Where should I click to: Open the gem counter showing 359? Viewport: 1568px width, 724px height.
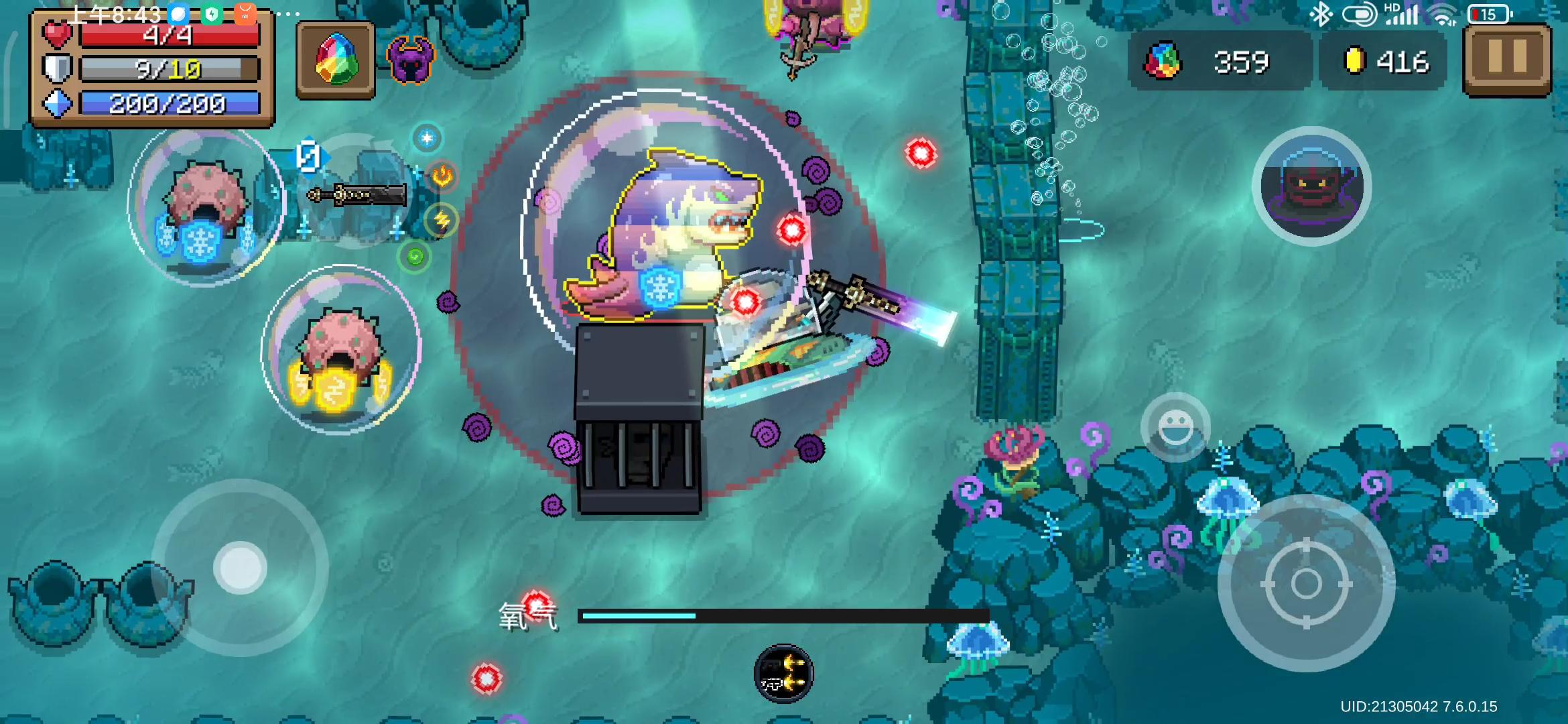[x=1220, y=62]
